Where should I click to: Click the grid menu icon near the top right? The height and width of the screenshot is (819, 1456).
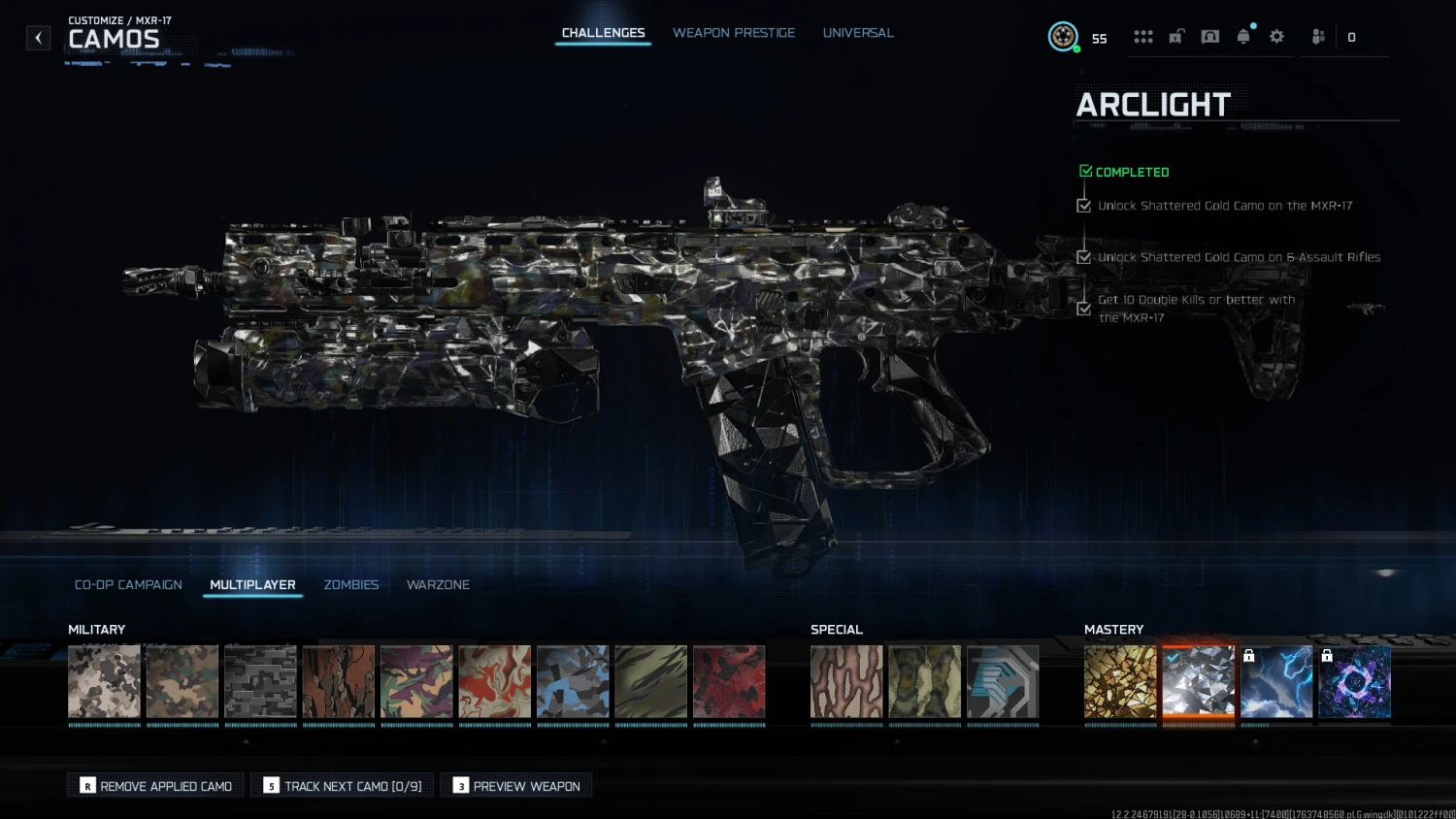[1143, 36]
